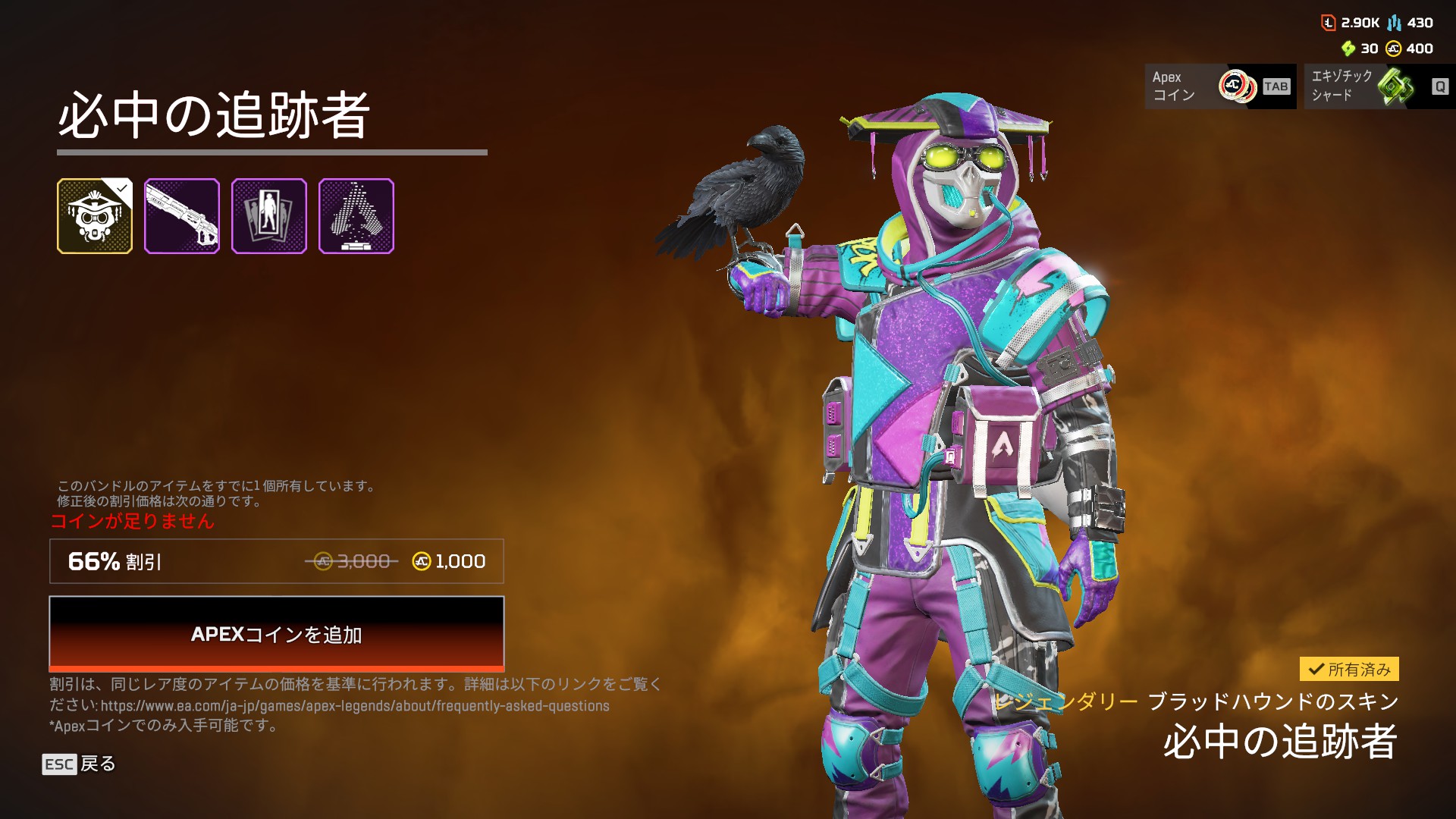View the Apex logo holospray thumbnail
This screenshot has width=1456, height=819.
[356, 216]
